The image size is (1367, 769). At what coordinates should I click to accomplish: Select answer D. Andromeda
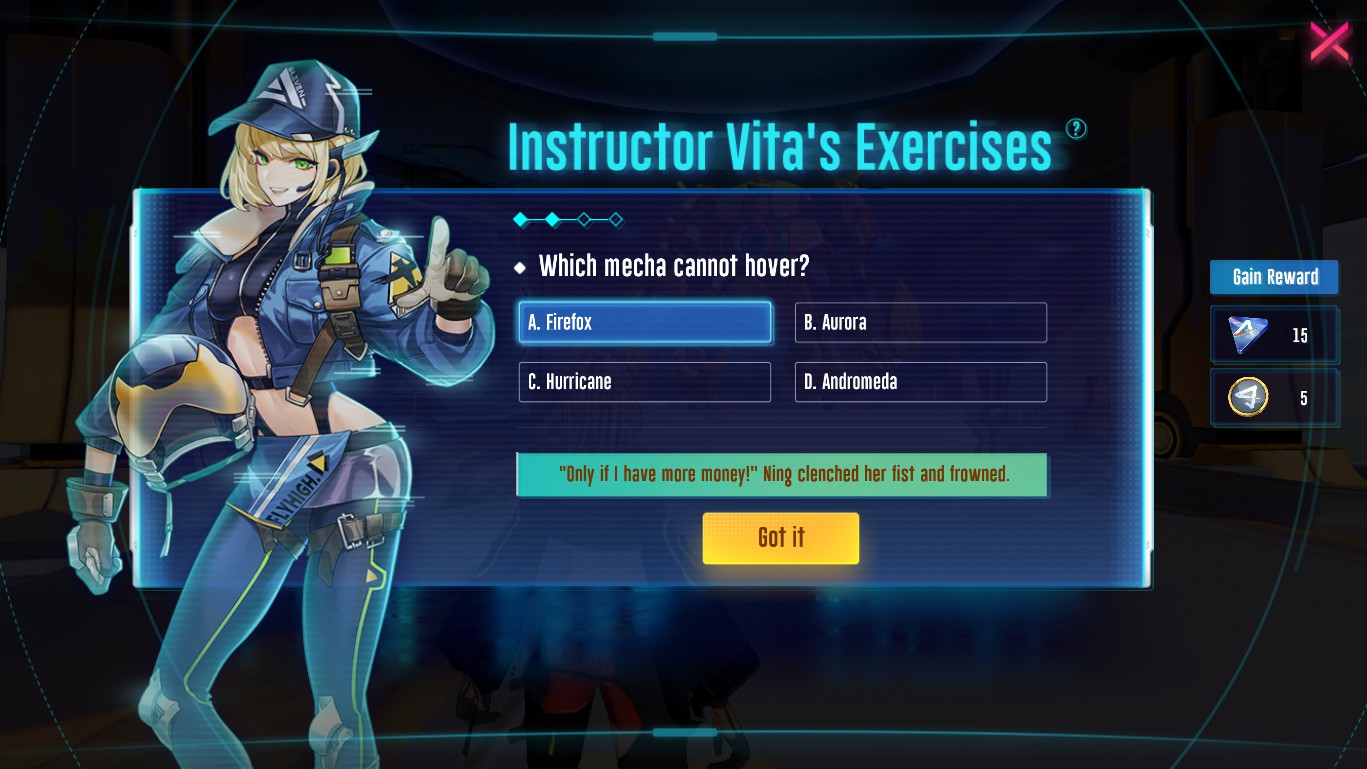tap(920, 382)
